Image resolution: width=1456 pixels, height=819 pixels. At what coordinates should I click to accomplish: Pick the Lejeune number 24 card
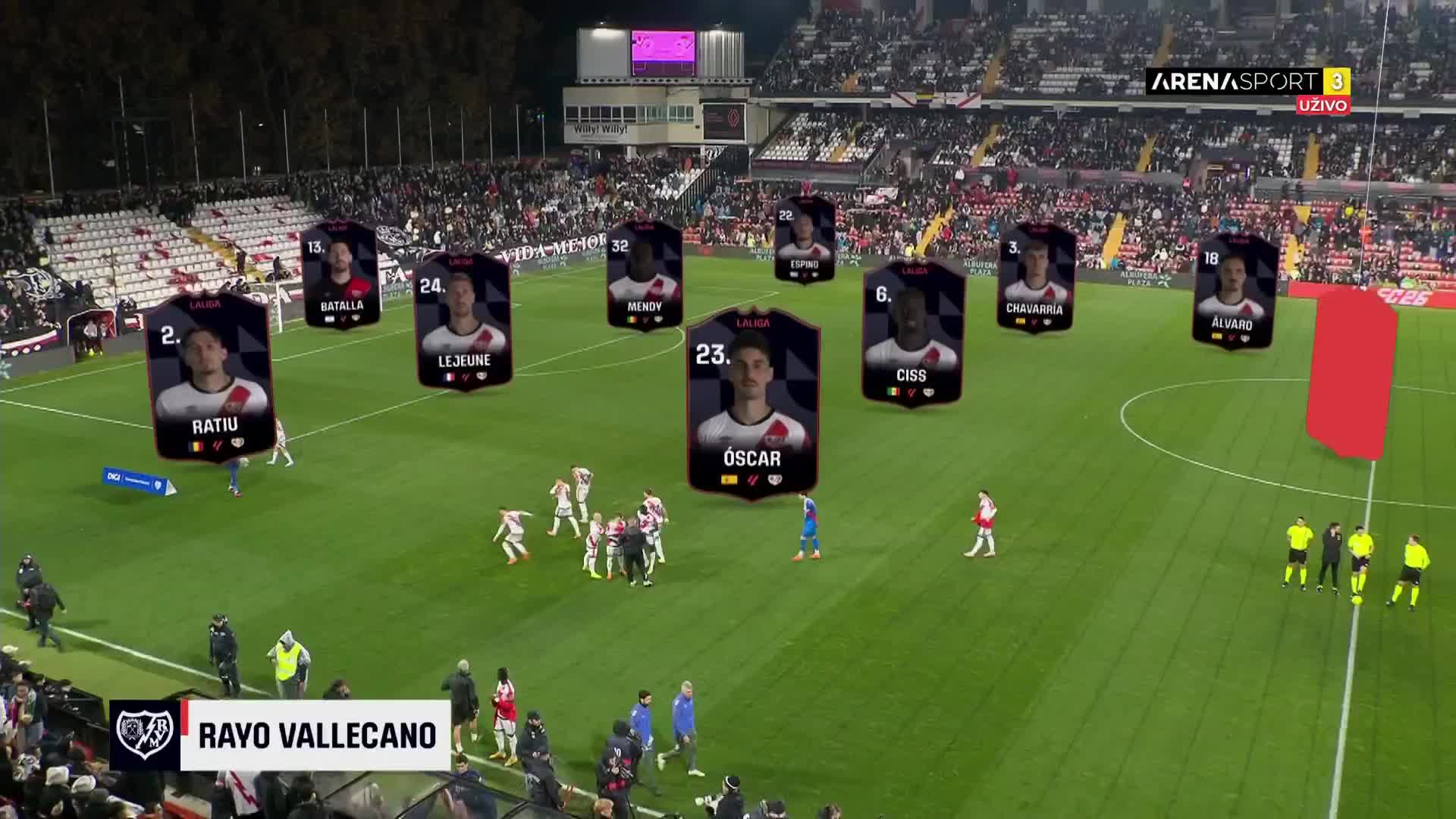click(463, 322)
